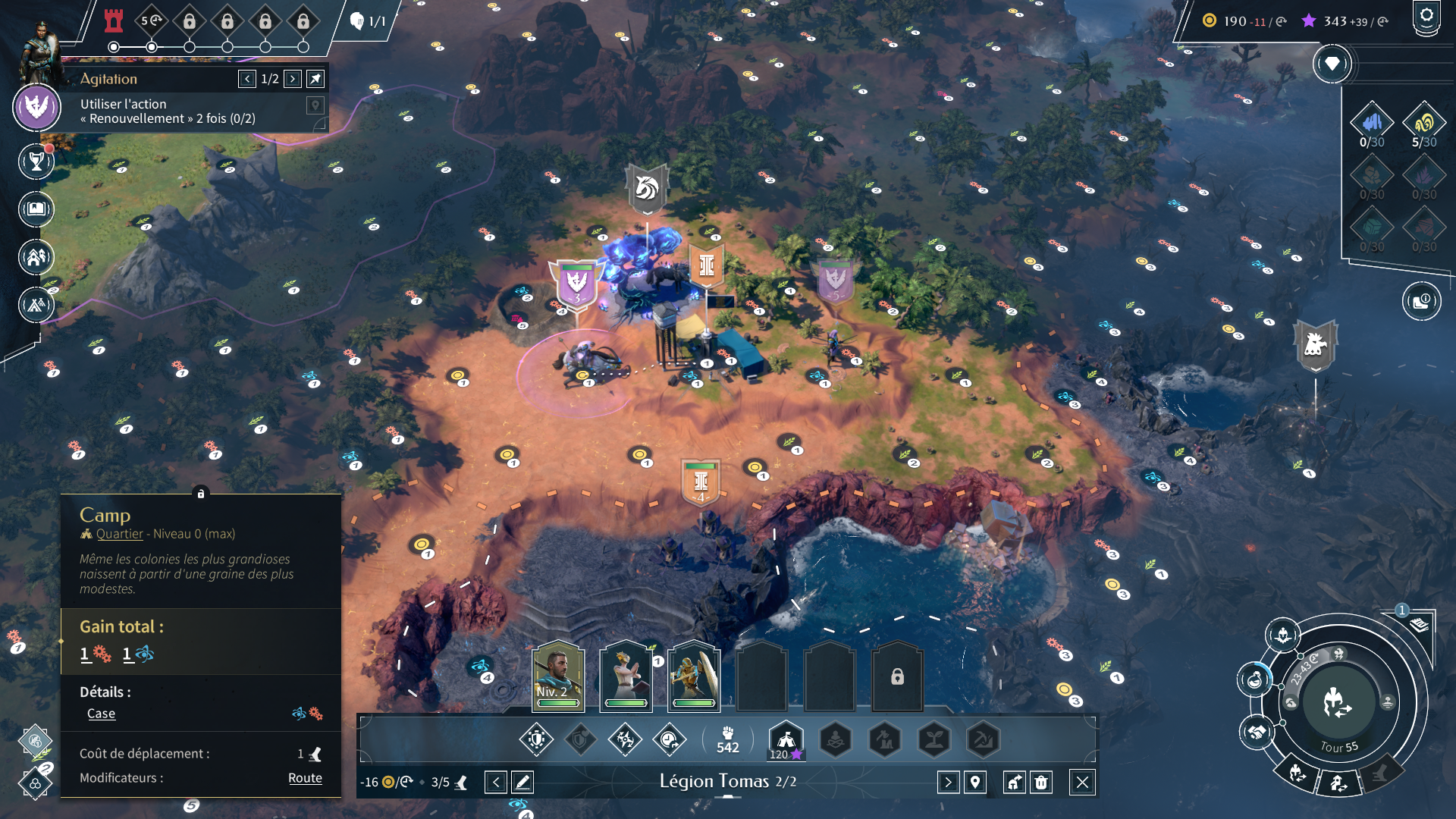Close the Légion Tomas army panel
Viewport: 1456px width, 819px height.
(x=1082, y=782)
